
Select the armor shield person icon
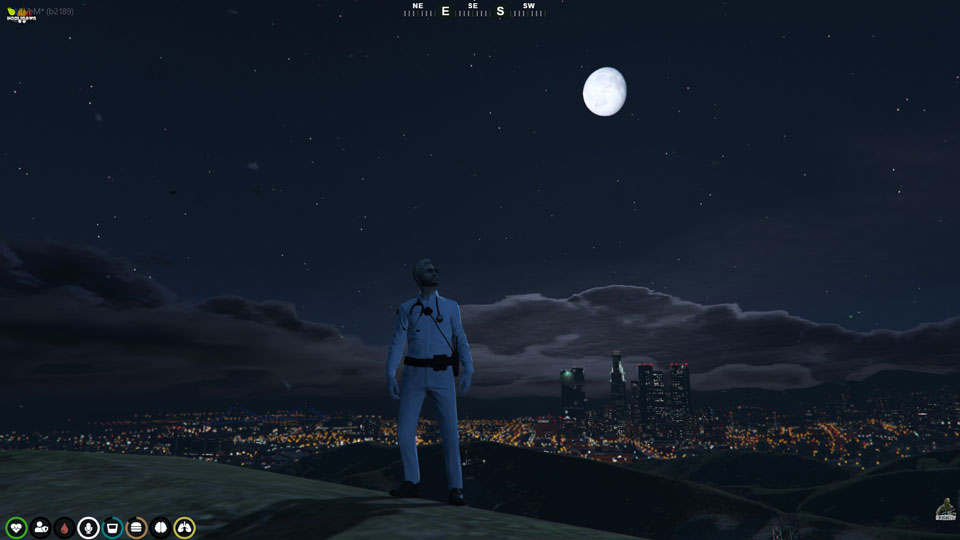pyautogui.click(x=40, y=527)
